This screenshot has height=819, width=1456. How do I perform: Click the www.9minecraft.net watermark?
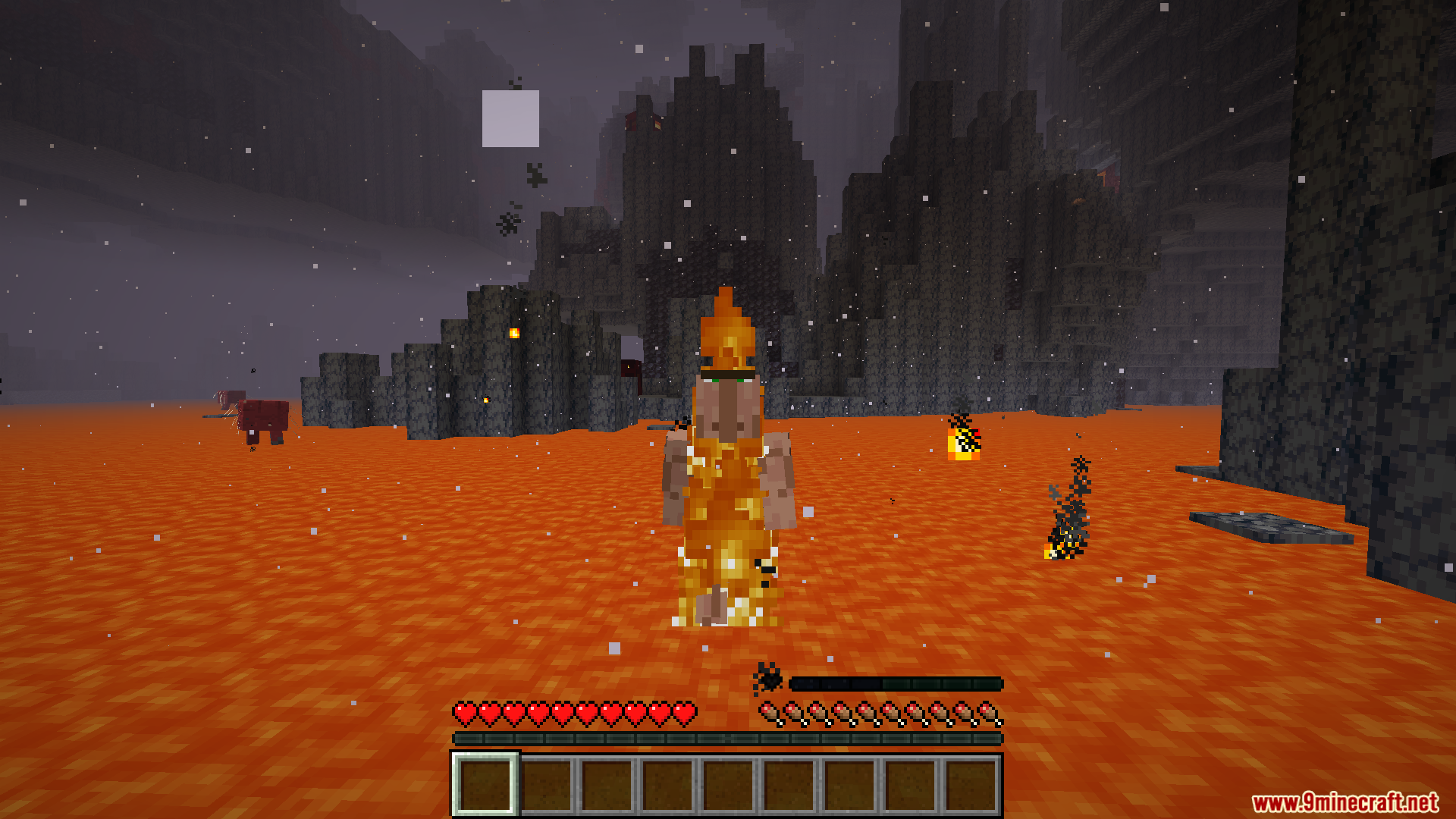1345,802
